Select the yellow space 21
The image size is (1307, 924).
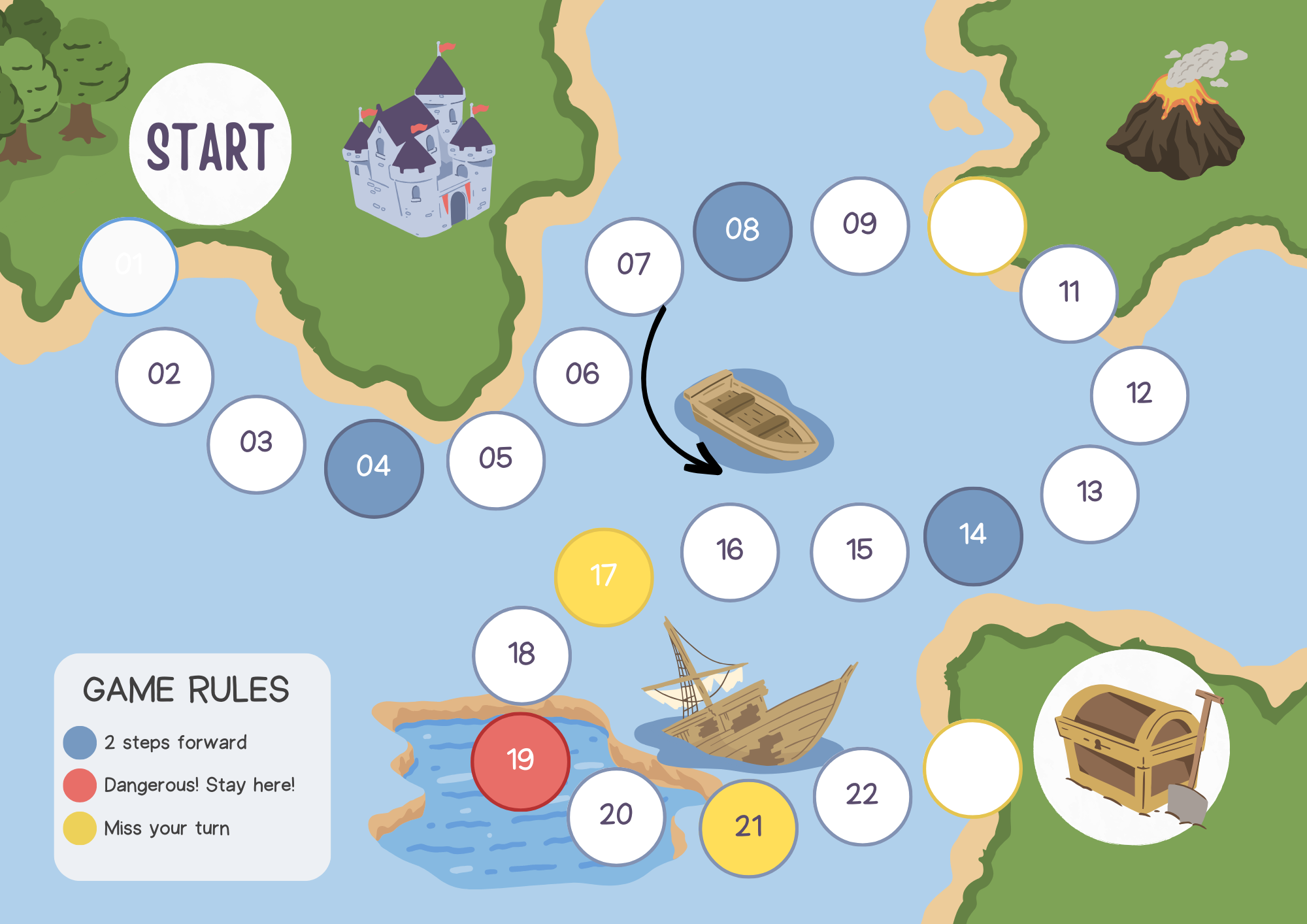click(x=748, y=828)
